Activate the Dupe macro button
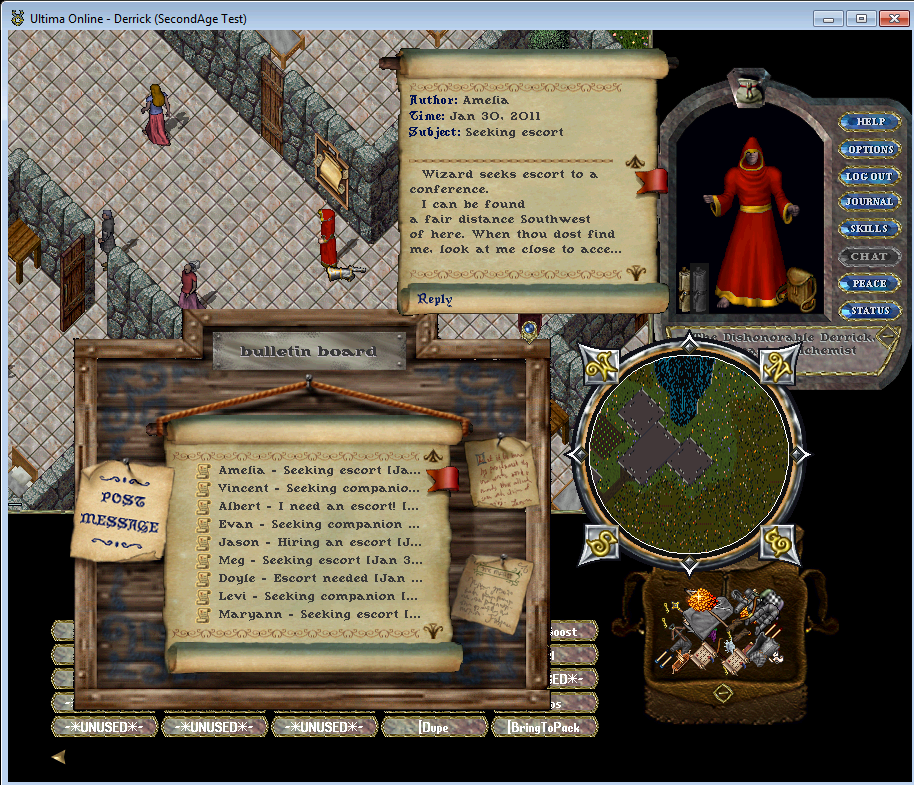Viewport: 914px width, 785px height. pyautogui.click(x=434, y=727)
